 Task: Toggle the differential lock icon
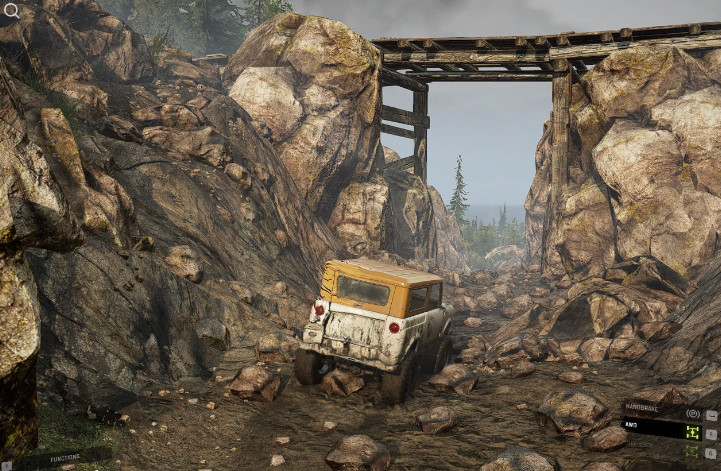(692, 452)
